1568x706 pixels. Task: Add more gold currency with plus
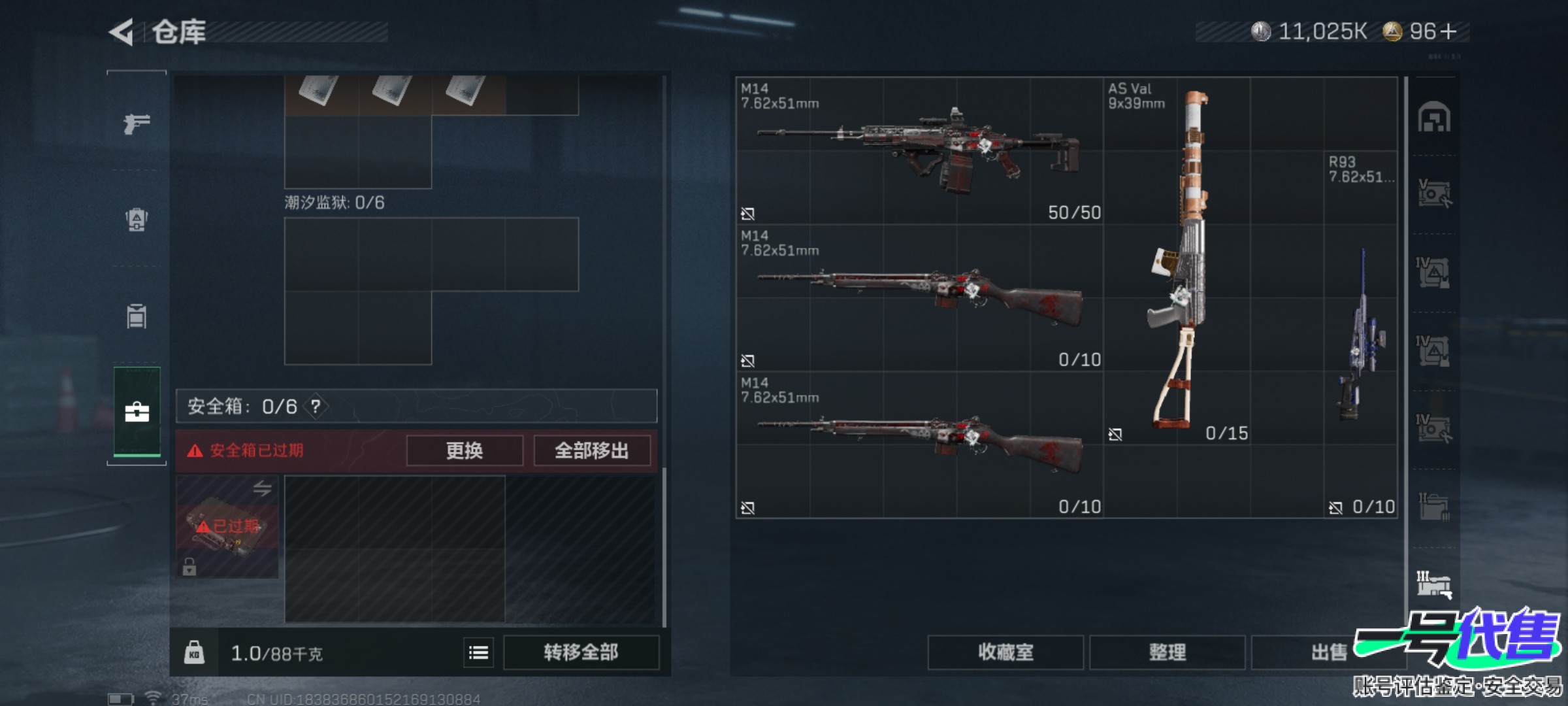(x=1448, y=31)
